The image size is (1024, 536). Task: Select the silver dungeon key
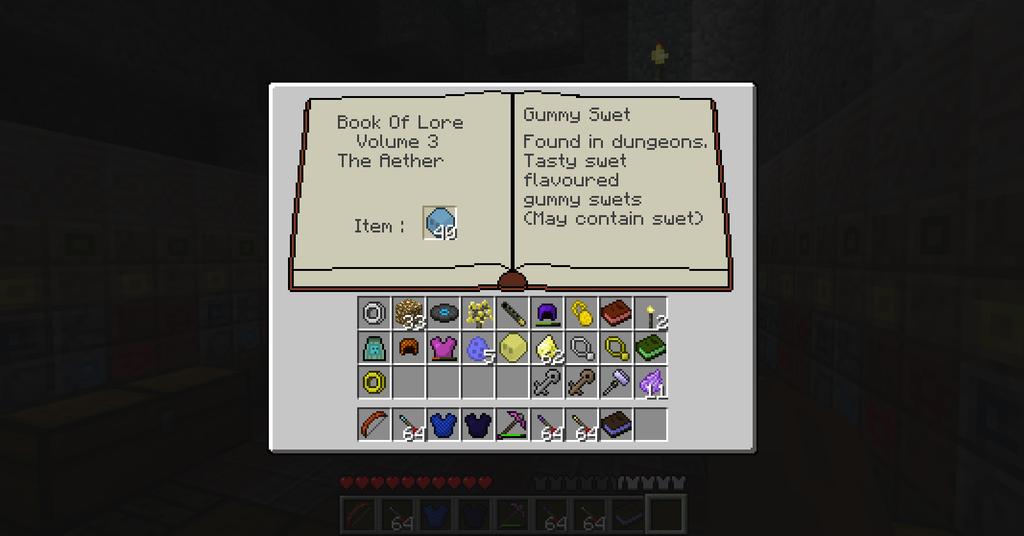[546, 381]
